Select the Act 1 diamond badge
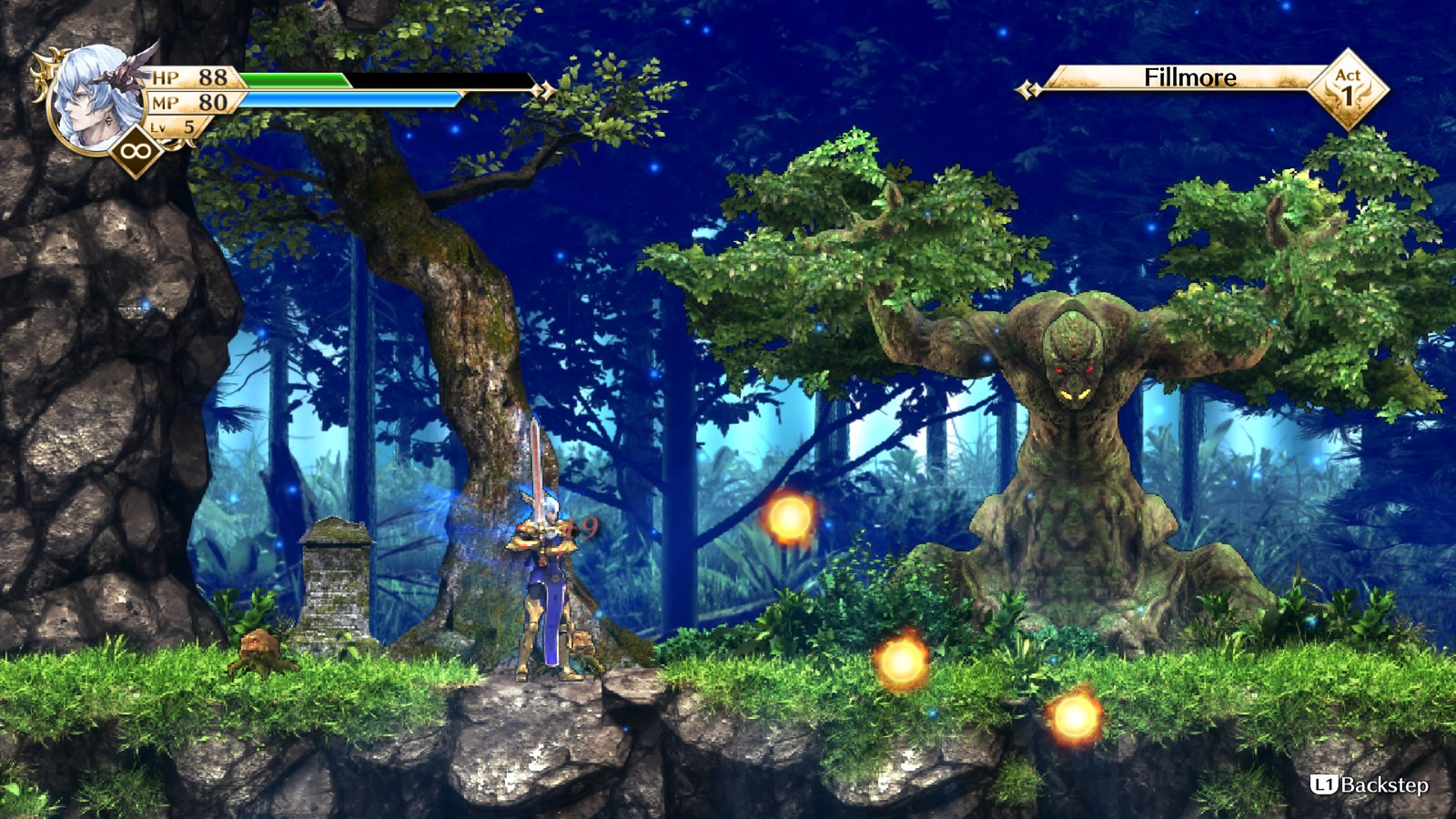 1348,87
